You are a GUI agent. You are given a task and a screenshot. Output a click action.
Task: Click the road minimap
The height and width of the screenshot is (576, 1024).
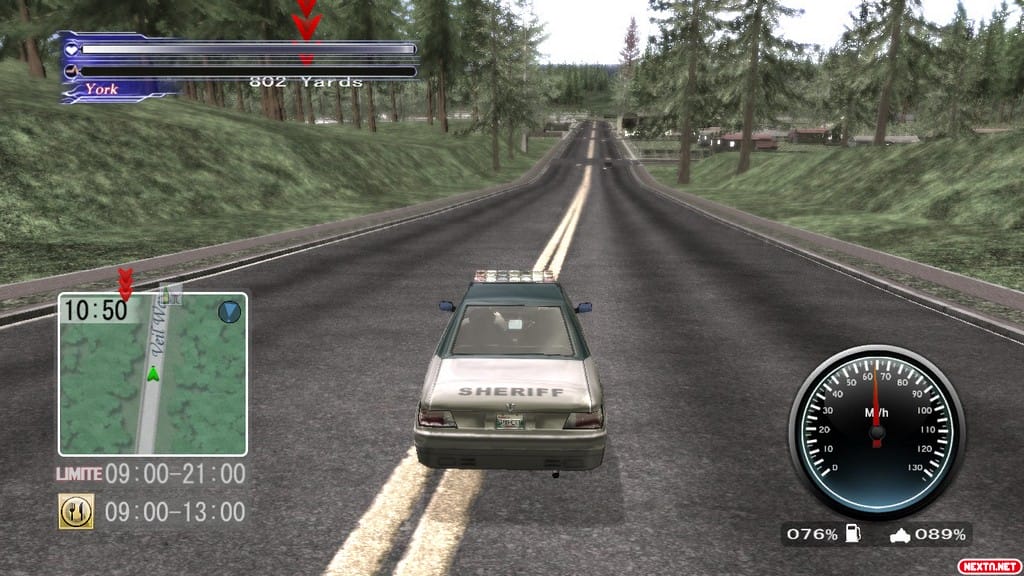[152, 373]
